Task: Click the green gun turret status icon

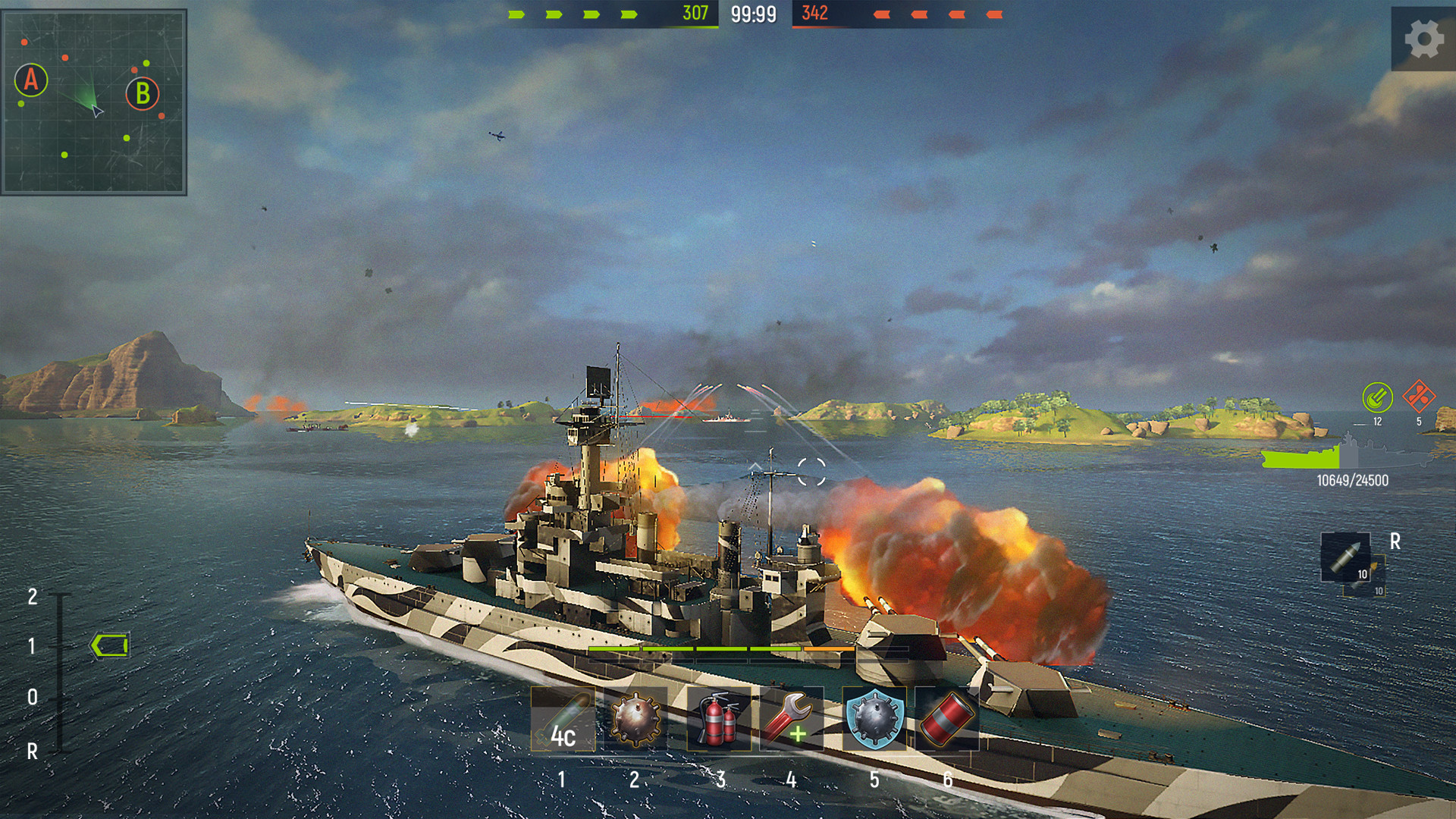Action: point(1377,397)
